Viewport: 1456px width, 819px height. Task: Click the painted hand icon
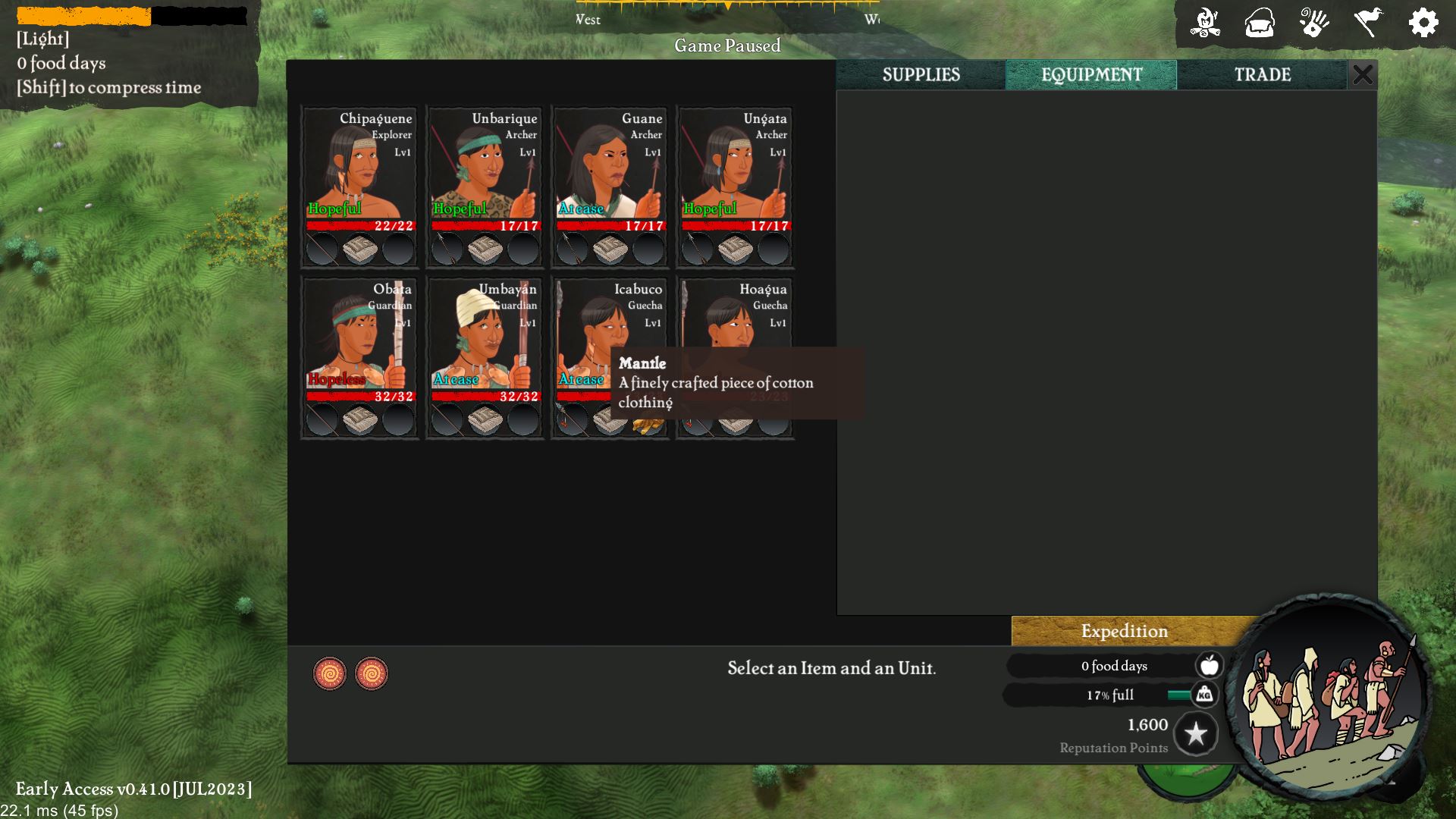[1313, 24]
